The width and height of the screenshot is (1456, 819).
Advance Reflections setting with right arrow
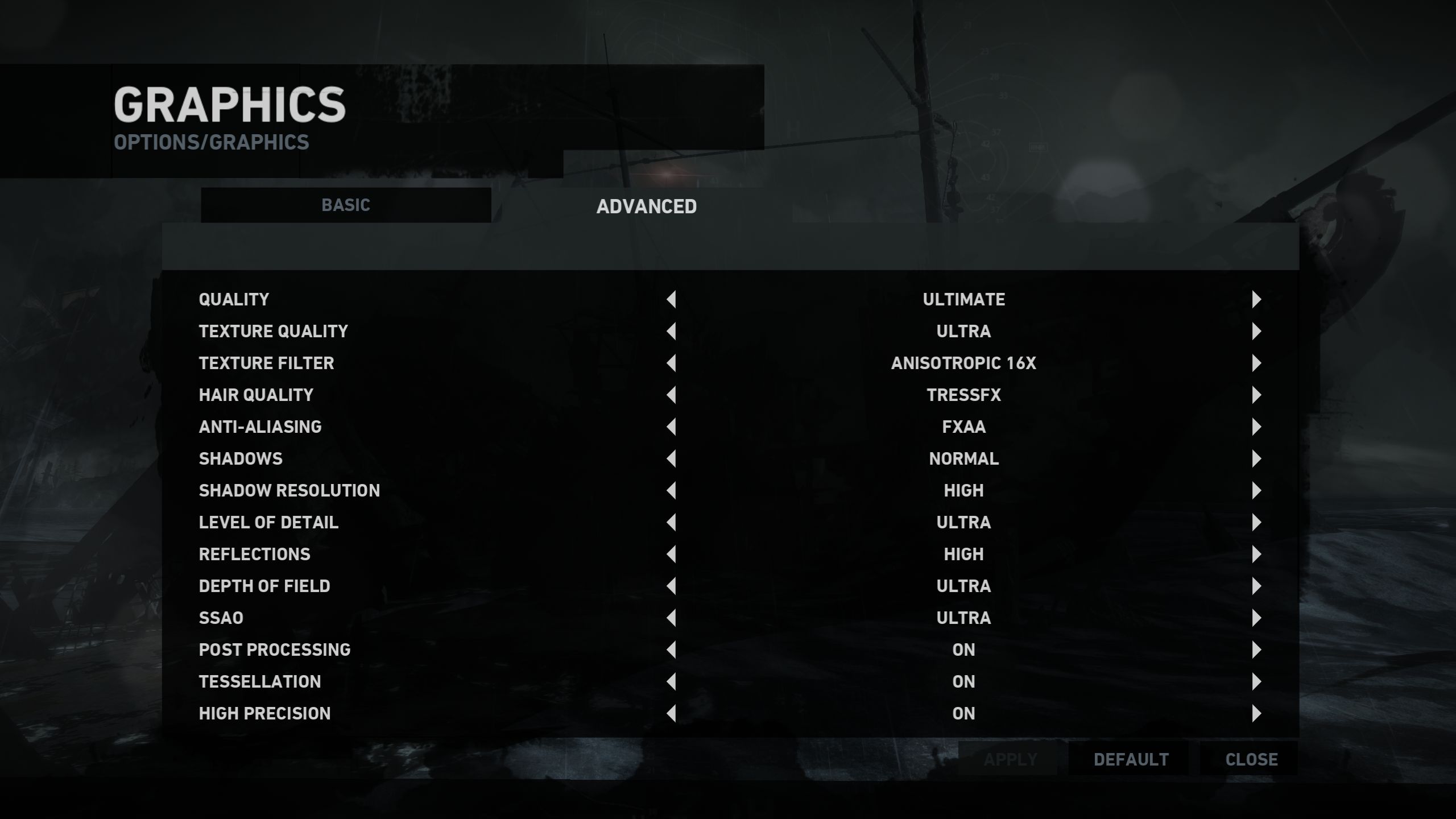point(1256,555)
